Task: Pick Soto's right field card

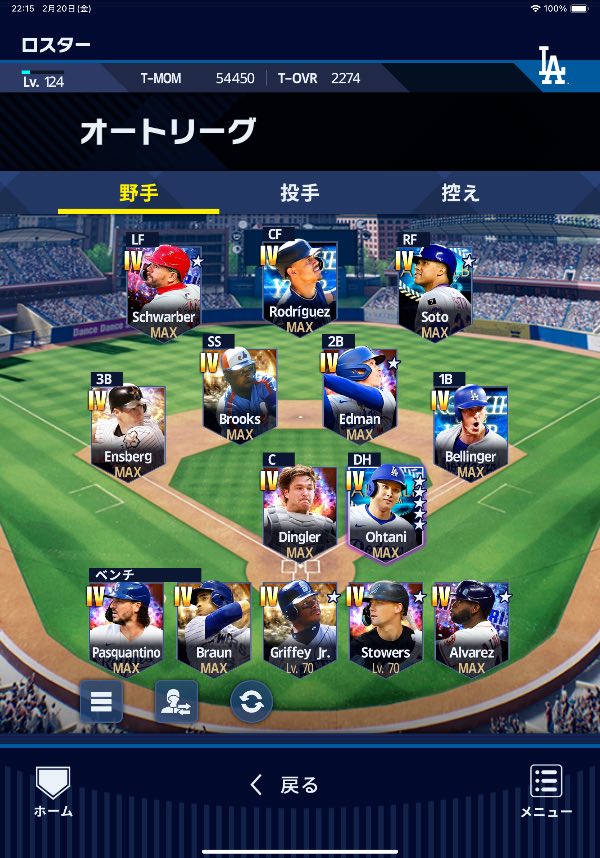Action: click(434, 290)
